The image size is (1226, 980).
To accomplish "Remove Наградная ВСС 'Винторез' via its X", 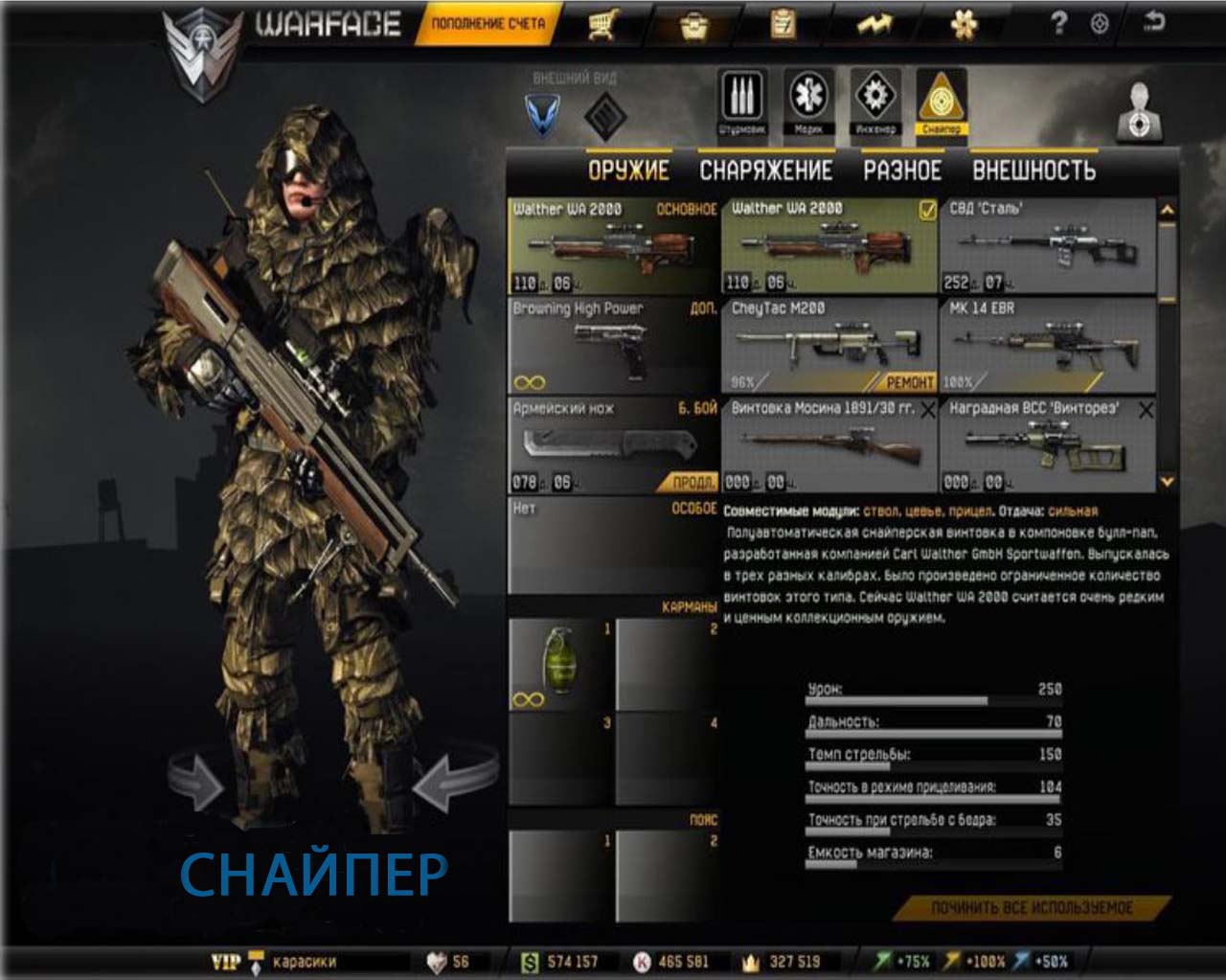I will (x=1146, y=409).
